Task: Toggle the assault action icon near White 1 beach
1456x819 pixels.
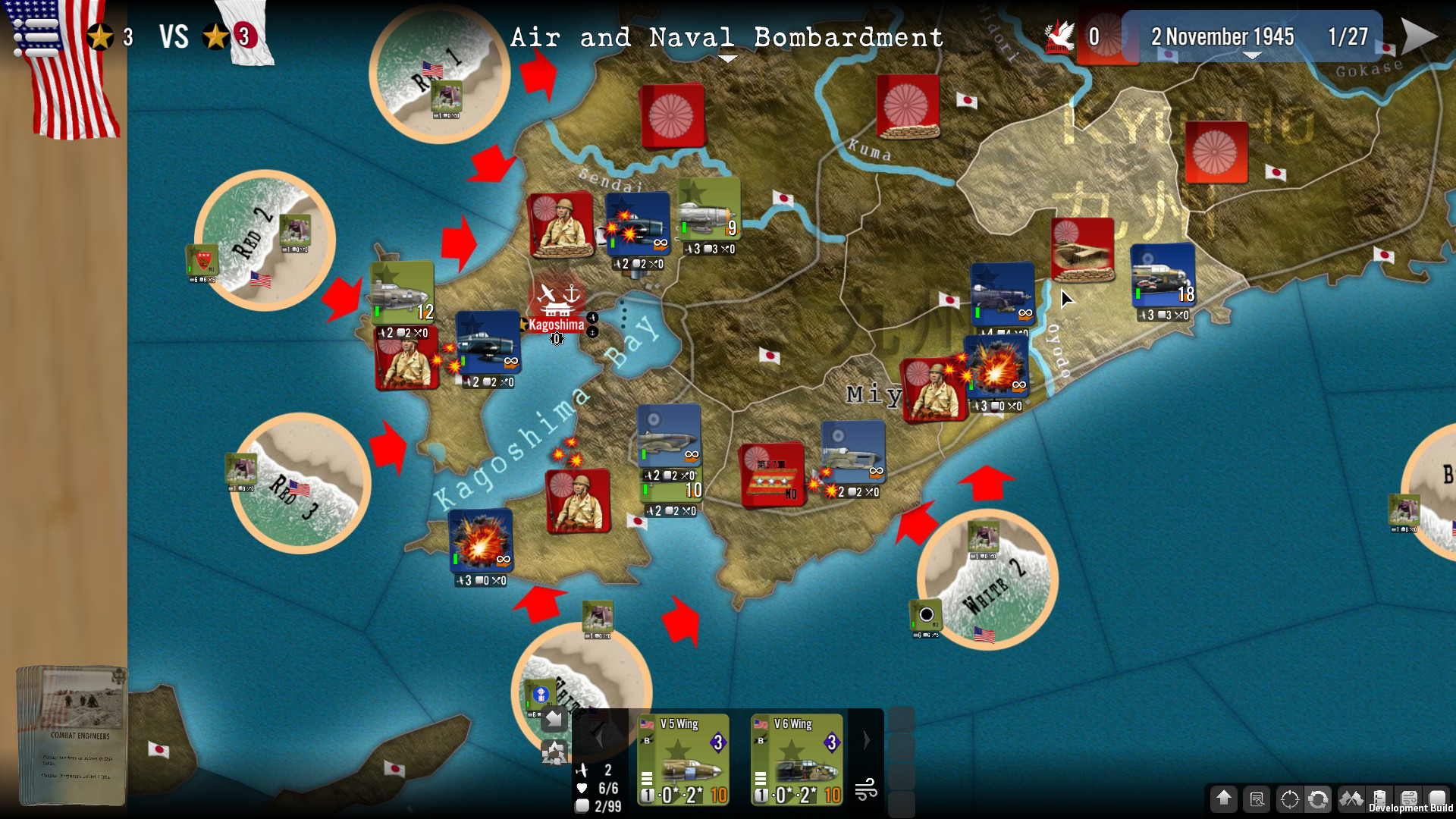Action: click(554, 753)
